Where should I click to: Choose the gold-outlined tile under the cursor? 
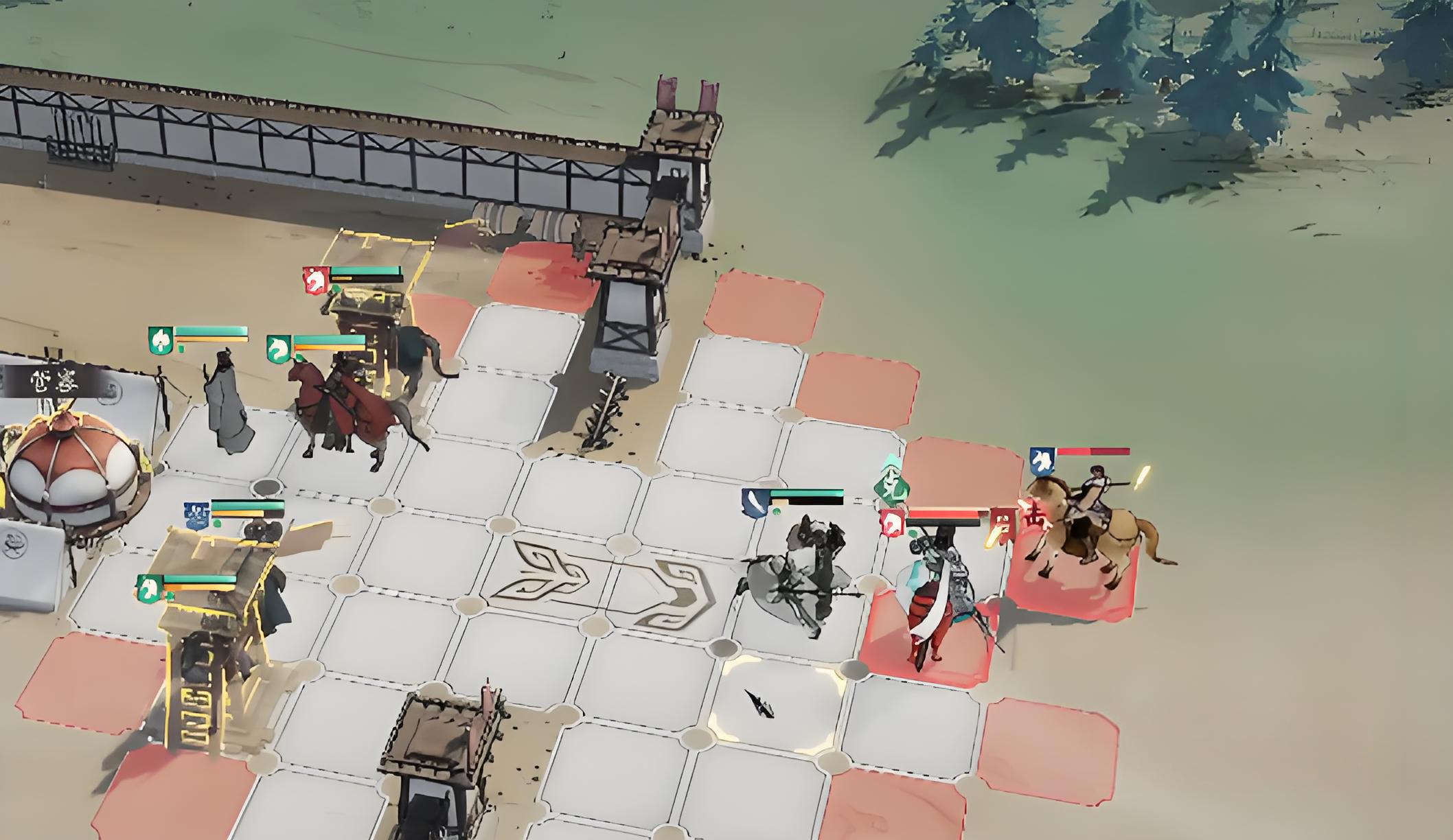point(776,703)
